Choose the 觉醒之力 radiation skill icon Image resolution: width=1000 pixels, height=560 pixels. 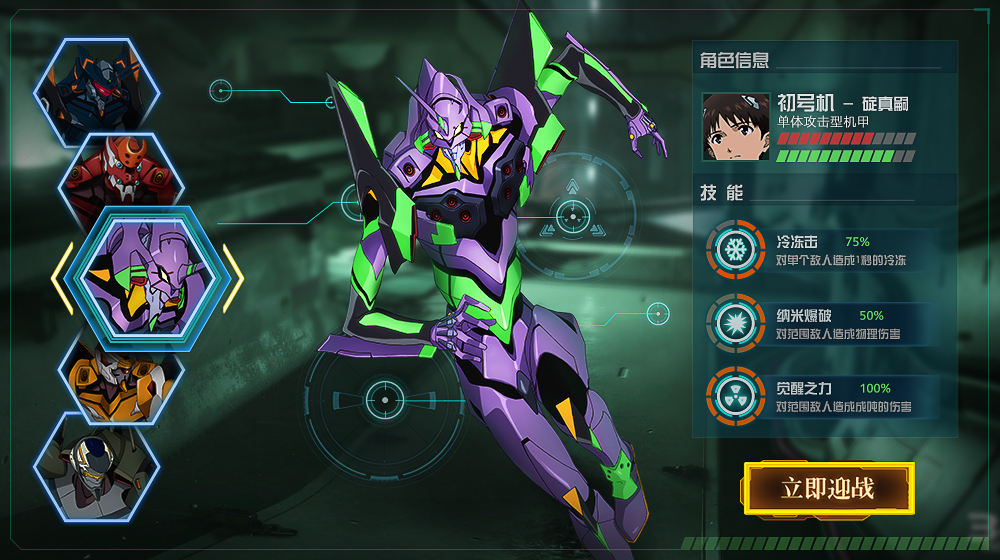tap(737, 394)
